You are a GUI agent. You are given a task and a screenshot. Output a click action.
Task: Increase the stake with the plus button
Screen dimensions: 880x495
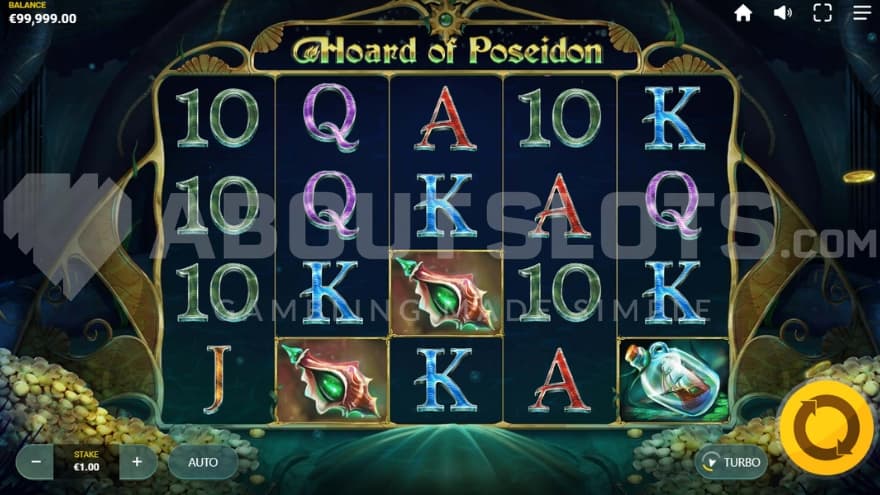[x=137, y=462]
